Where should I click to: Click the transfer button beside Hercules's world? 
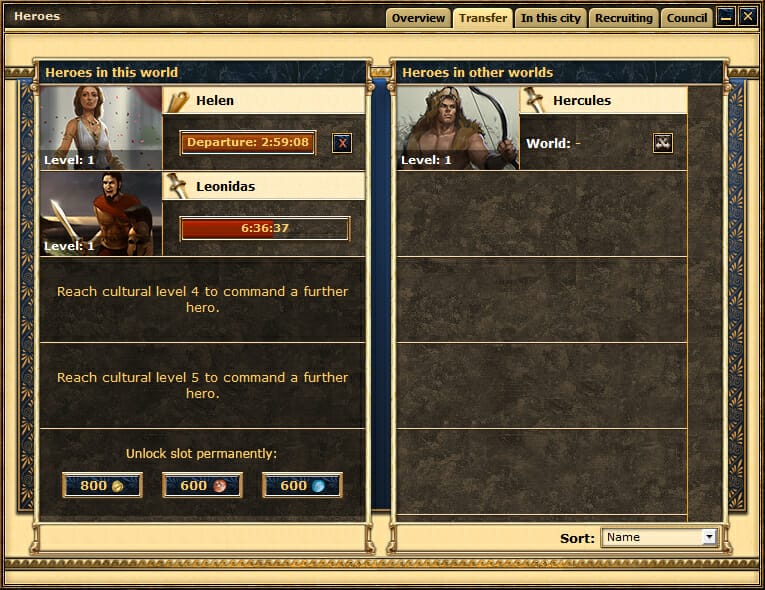point(662,143)
